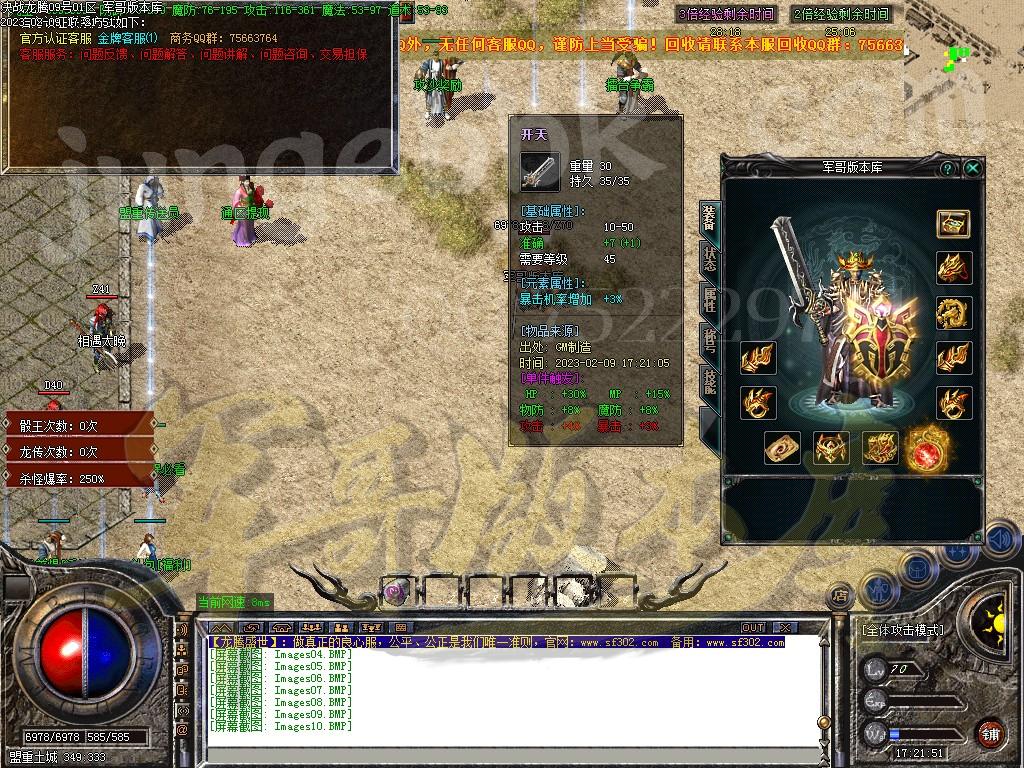
Task: Click the golden helmet equipment slot
Action: tap(830, 450)
